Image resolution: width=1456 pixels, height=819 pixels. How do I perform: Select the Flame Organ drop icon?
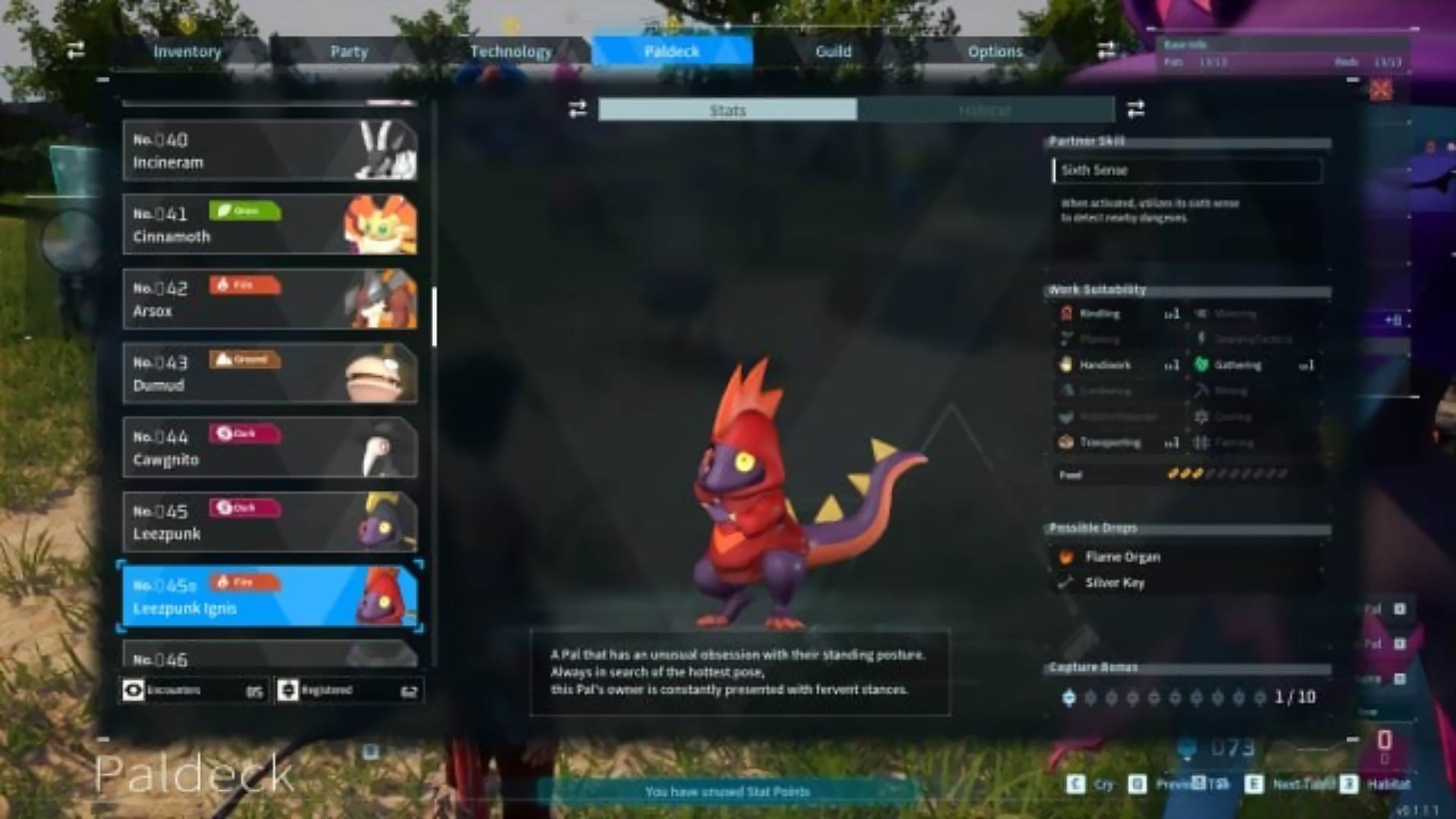pos(1068,556)
